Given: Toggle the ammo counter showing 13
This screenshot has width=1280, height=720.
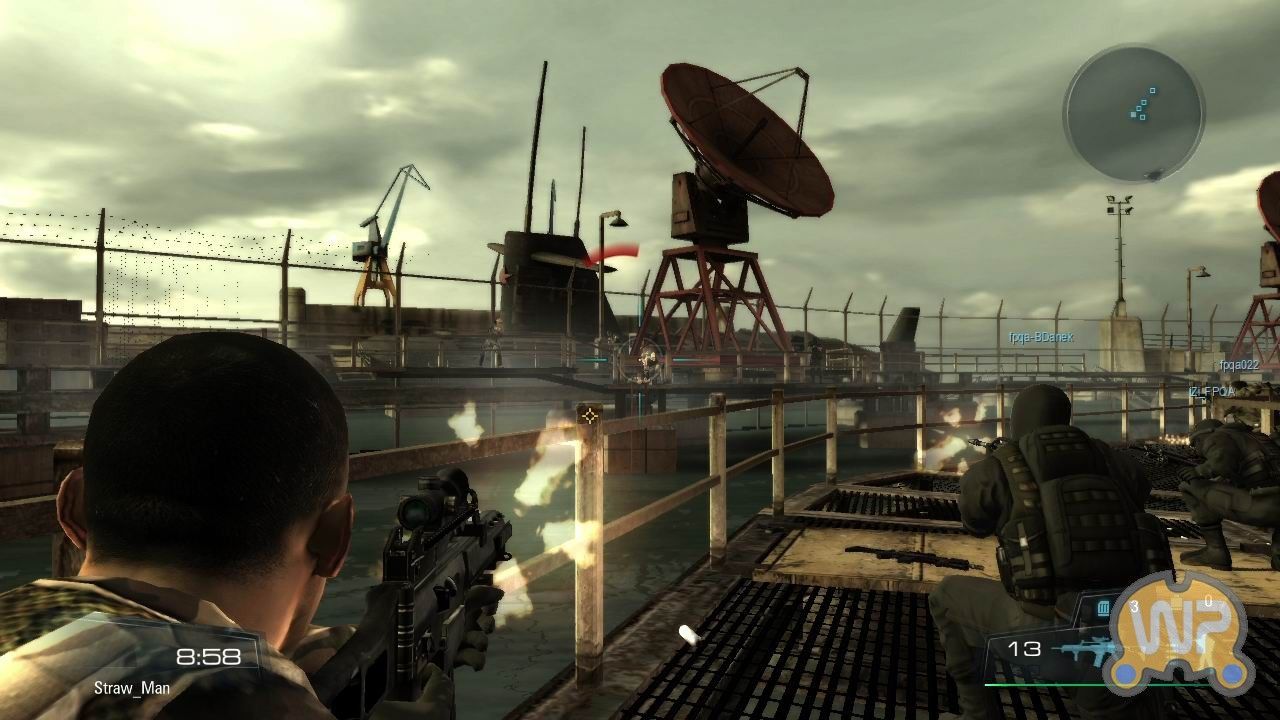Looking at the screenshot, I should click(x=1026, y=647).
